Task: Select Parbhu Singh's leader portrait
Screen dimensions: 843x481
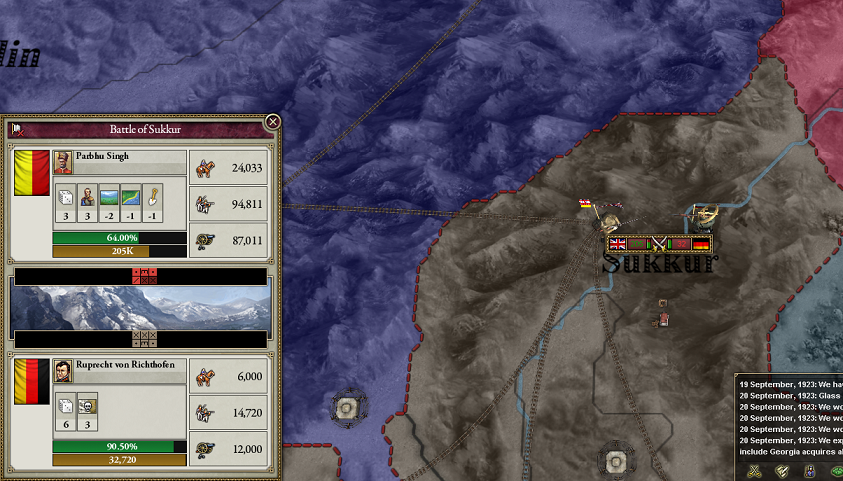Action: pyautogui.click(x=63, y=162)
